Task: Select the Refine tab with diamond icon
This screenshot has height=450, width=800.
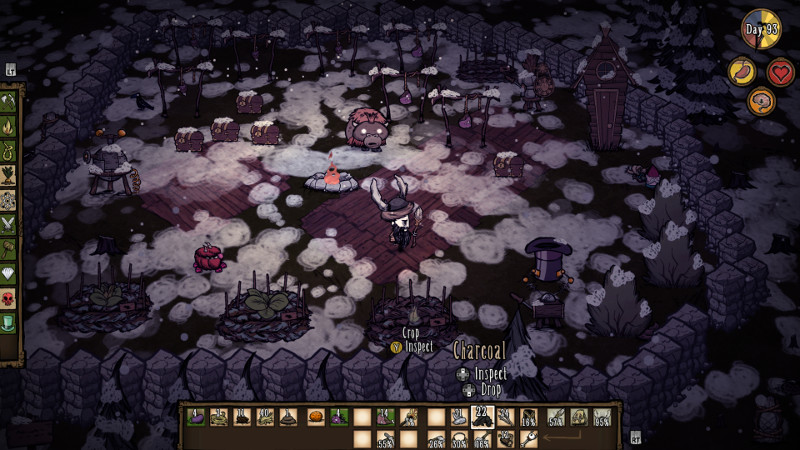Action: (10, 272)
